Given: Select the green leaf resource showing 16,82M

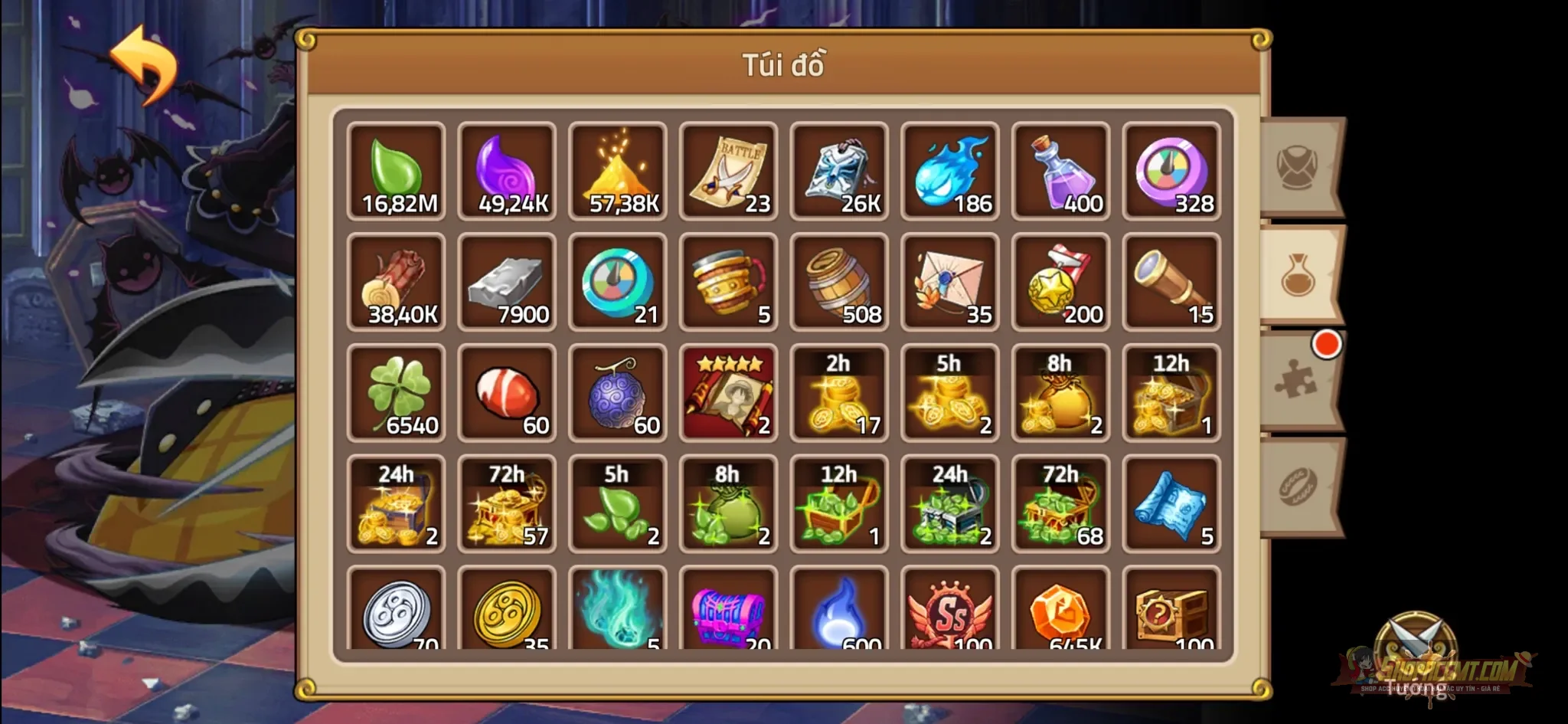Looking at the screenshot, I should point(396,170).
